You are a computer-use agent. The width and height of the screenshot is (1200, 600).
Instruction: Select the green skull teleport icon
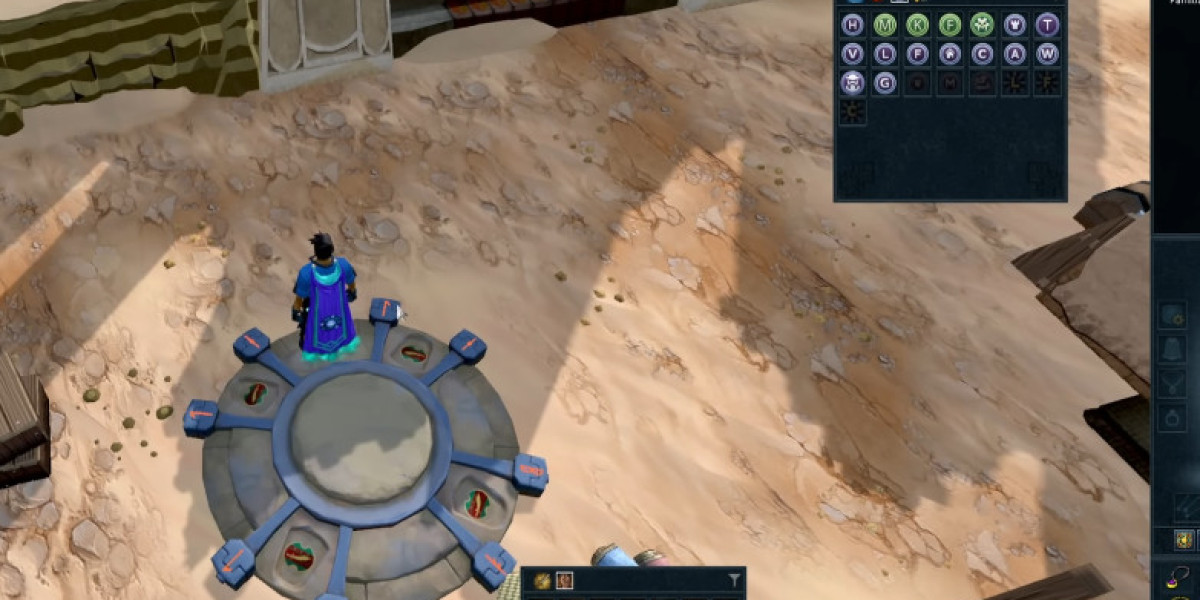[x=982, y=24]
